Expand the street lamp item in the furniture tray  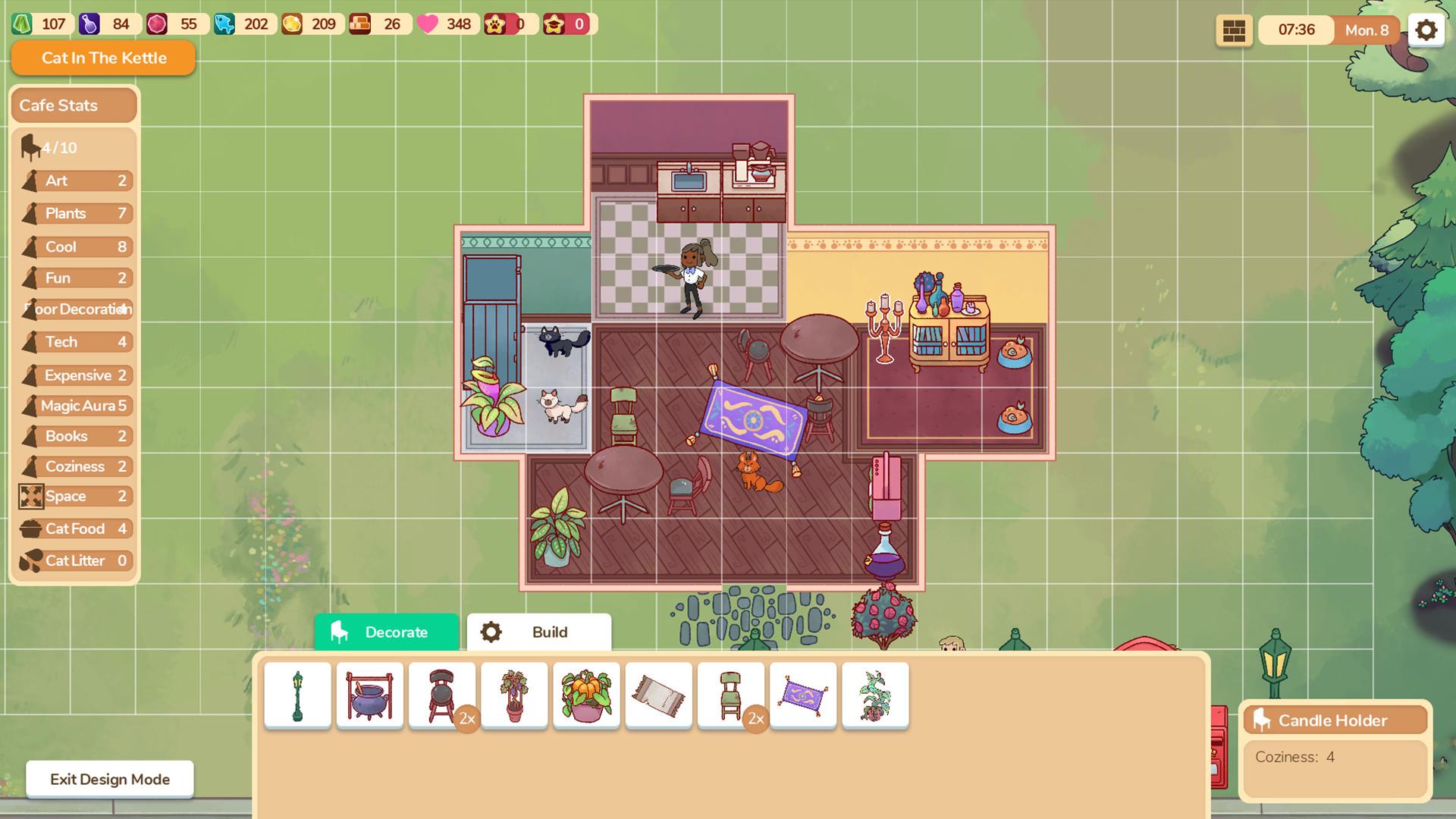[x=298, y=695]
